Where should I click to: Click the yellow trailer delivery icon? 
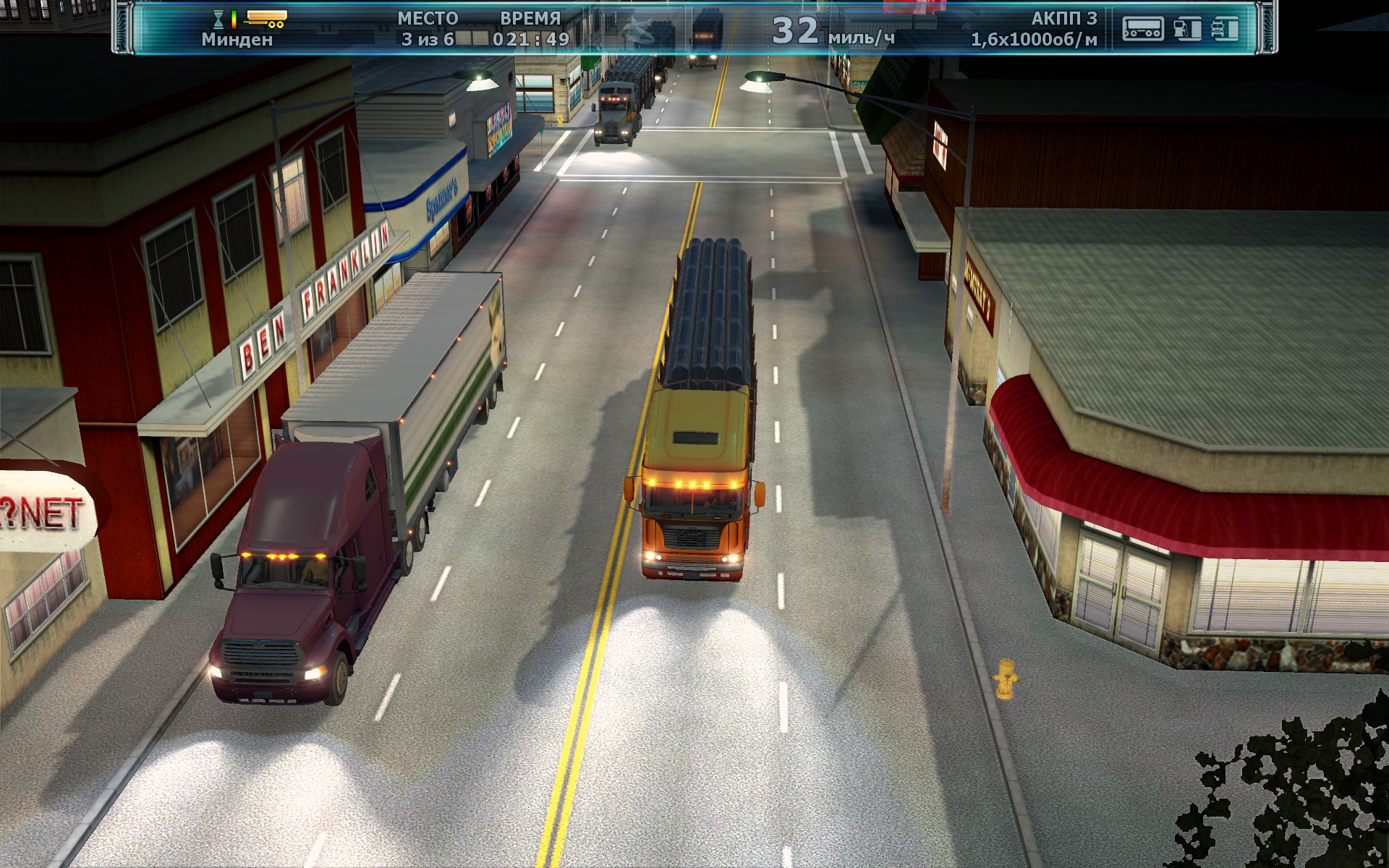(266, 18)
